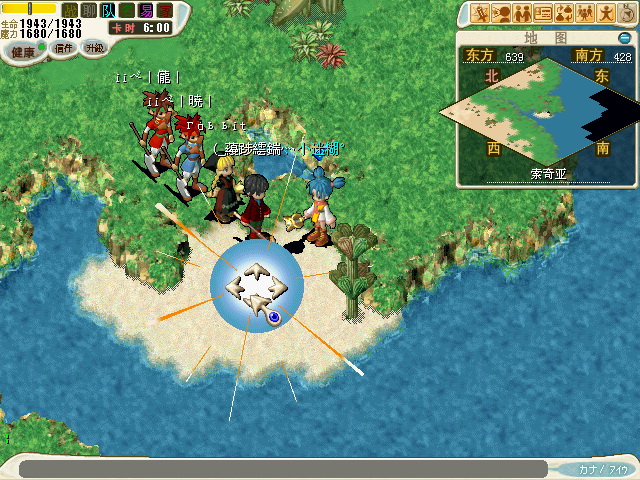This screenshot has height=480, width=640.
Task: Open the 信件 mail button
Action: [x=63, y=47]
